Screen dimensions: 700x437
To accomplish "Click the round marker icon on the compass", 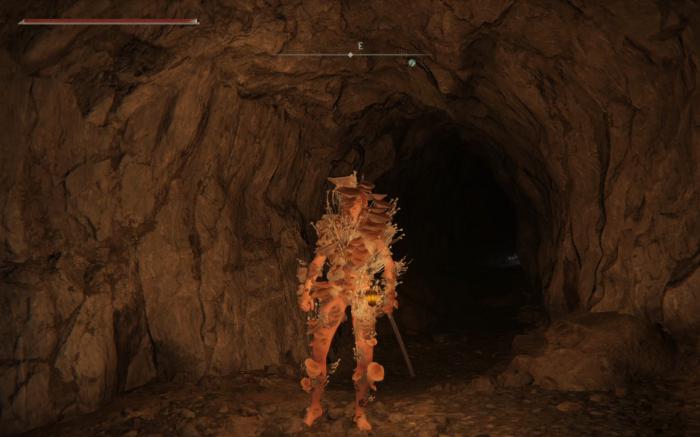I will coord(411,62).
